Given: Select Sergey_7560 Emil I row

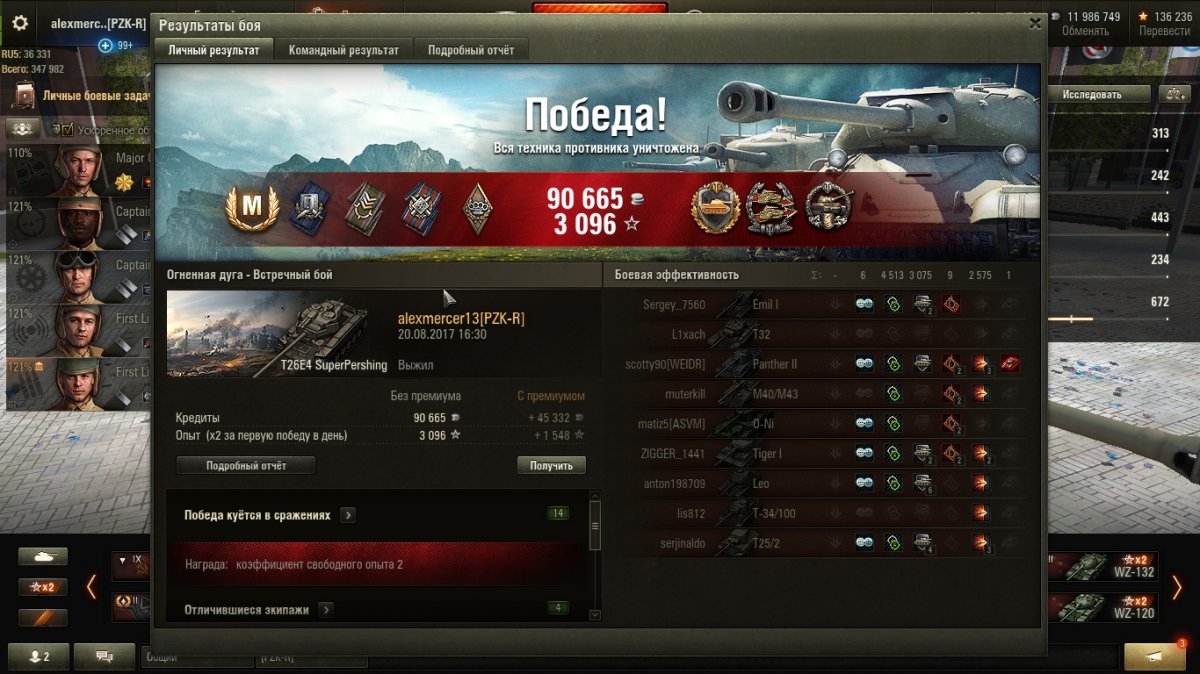Looking at the screenshot, I should (820, 304).
